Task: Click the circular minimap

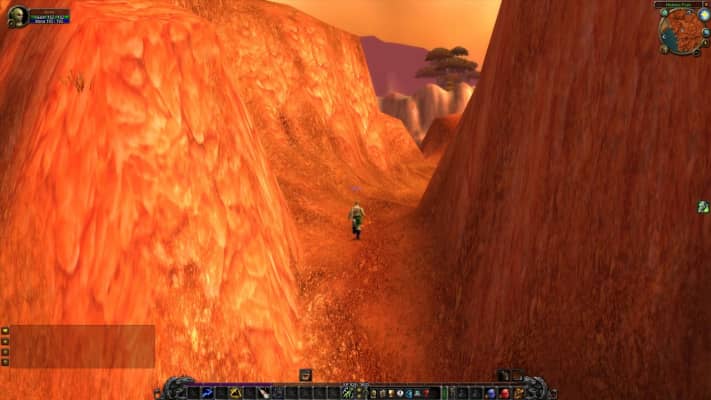Action: tap(682, 31)
